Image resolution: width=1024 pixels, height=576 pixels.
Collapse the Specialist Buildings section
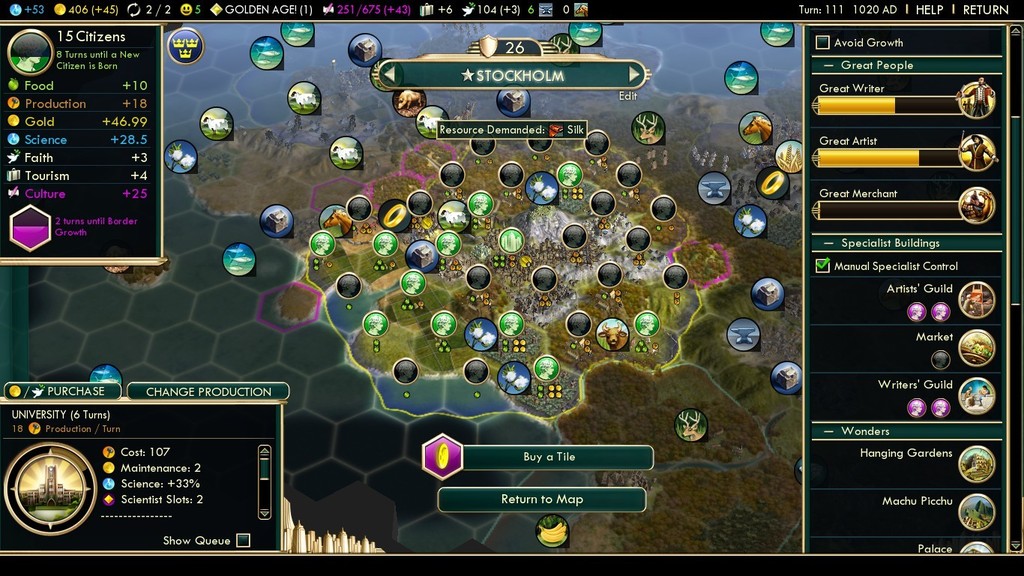tap(890, 243)
